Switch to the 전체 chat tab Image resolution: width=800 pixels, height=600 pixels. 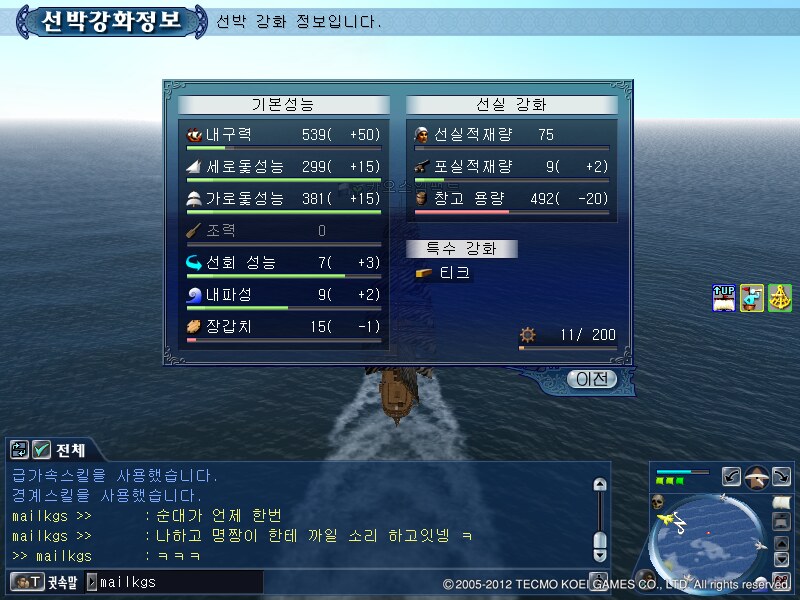point(71,449)
